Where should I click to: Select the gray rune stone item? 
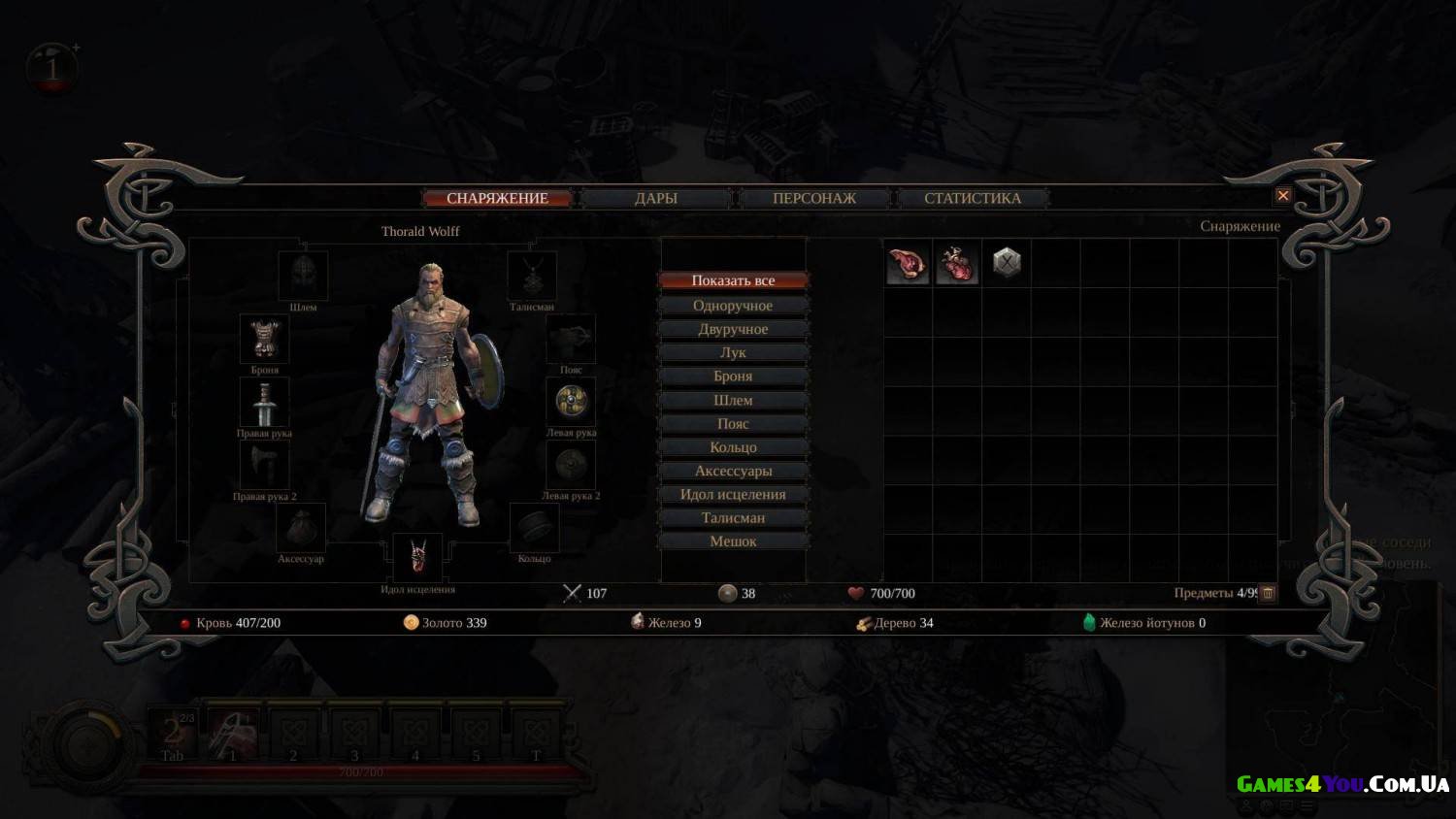(1007, 262)
